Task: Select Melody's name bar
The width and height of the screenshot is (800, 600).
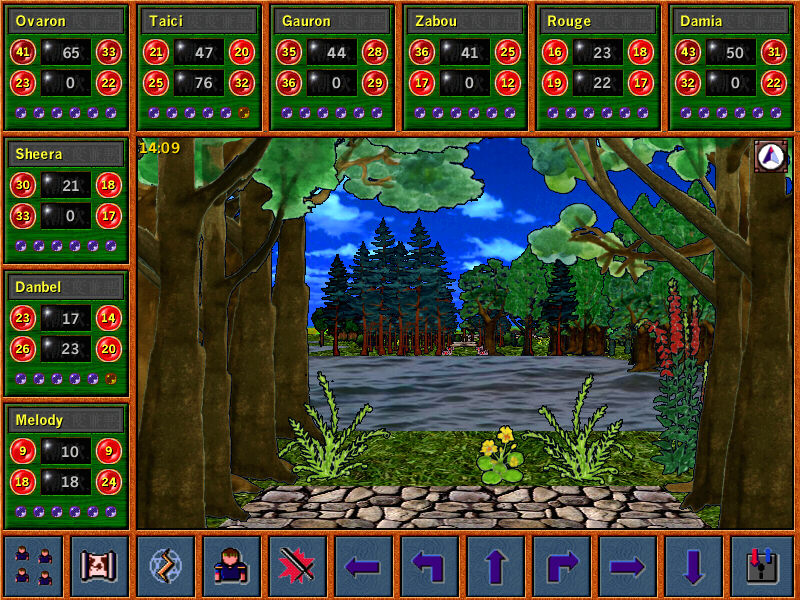Action: click(67, 420)
